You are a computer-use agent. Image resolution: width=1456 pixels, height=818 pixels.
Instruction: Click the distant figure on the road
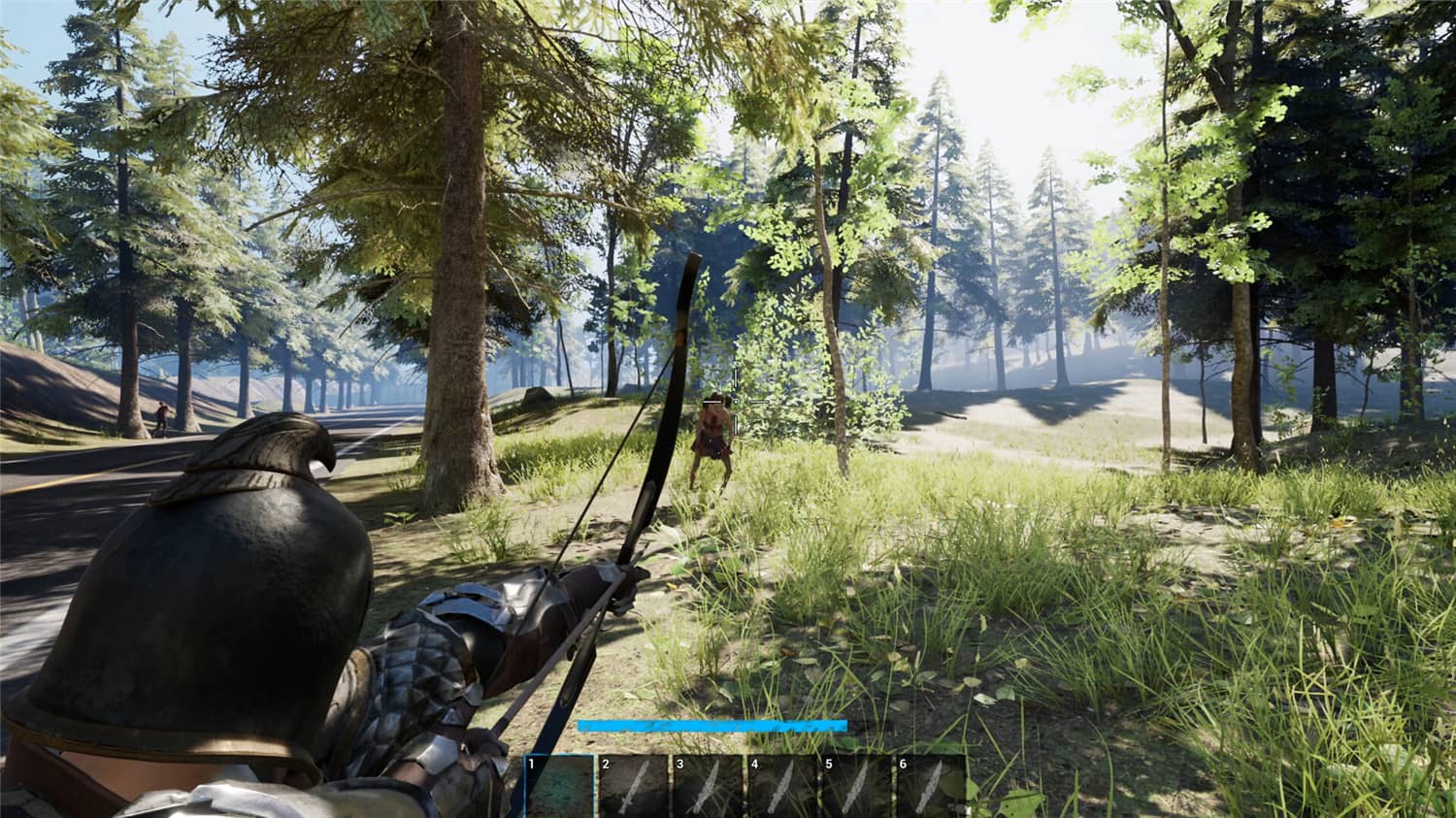[x=162, y=418]
